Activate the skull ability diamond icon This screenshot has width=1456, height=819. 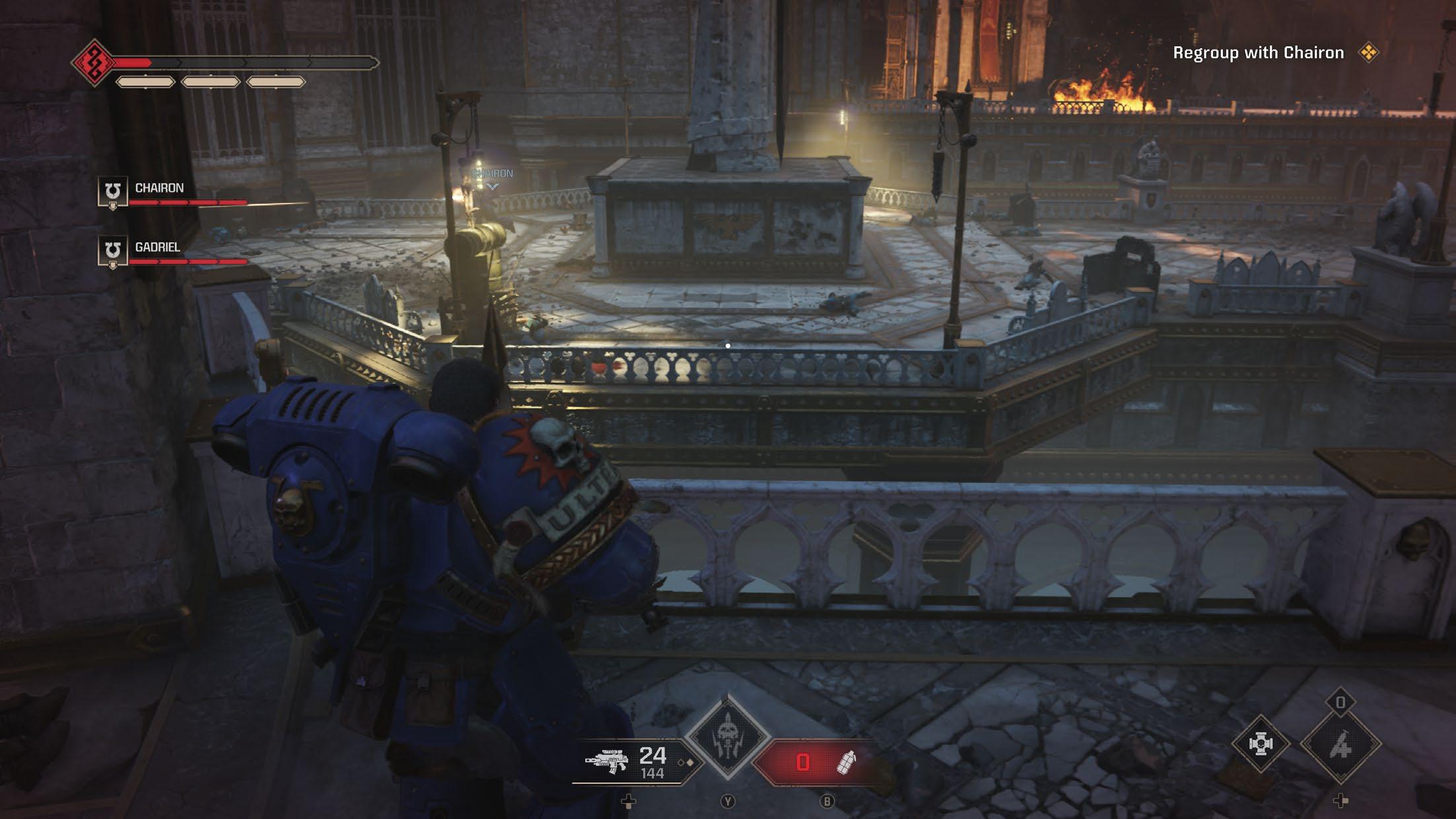[x=728, y=738]
